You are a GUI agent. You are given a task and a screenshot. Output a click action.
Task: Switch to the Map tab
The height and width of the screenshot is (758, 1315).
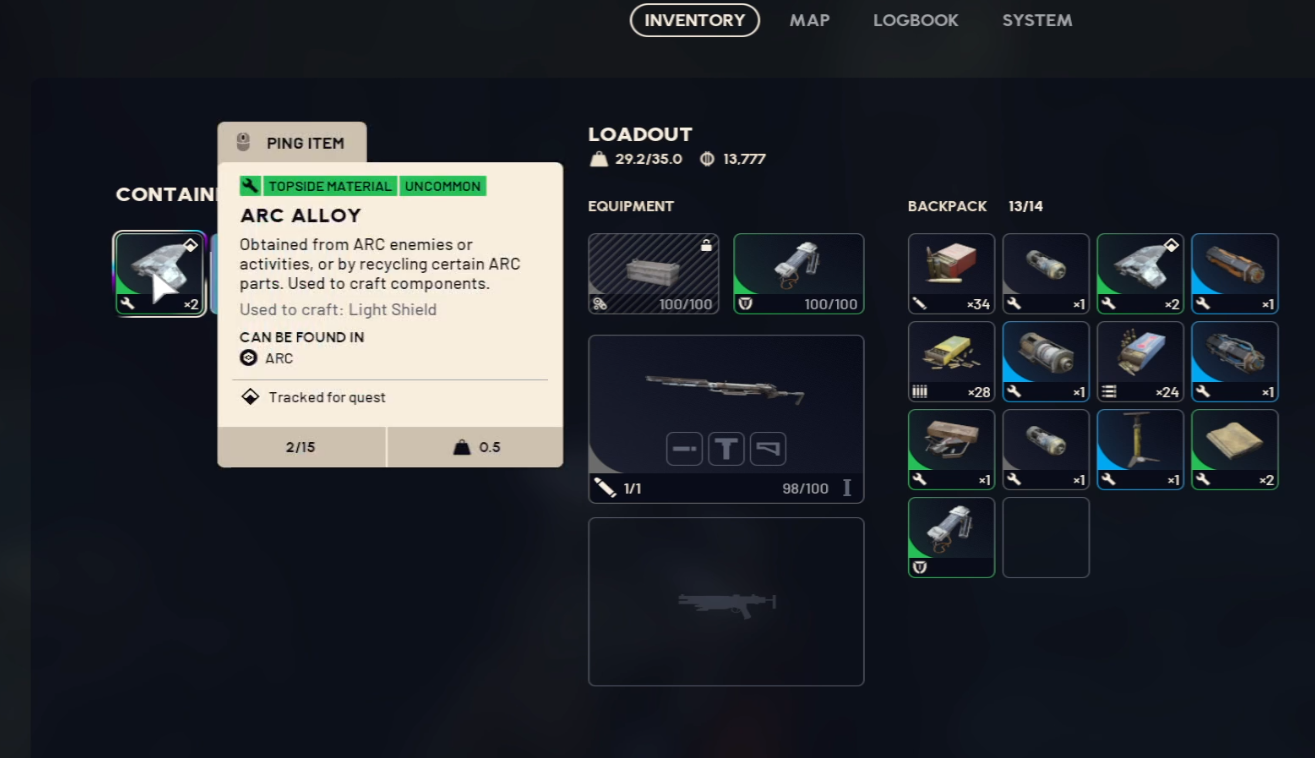[x=809, y=20]
